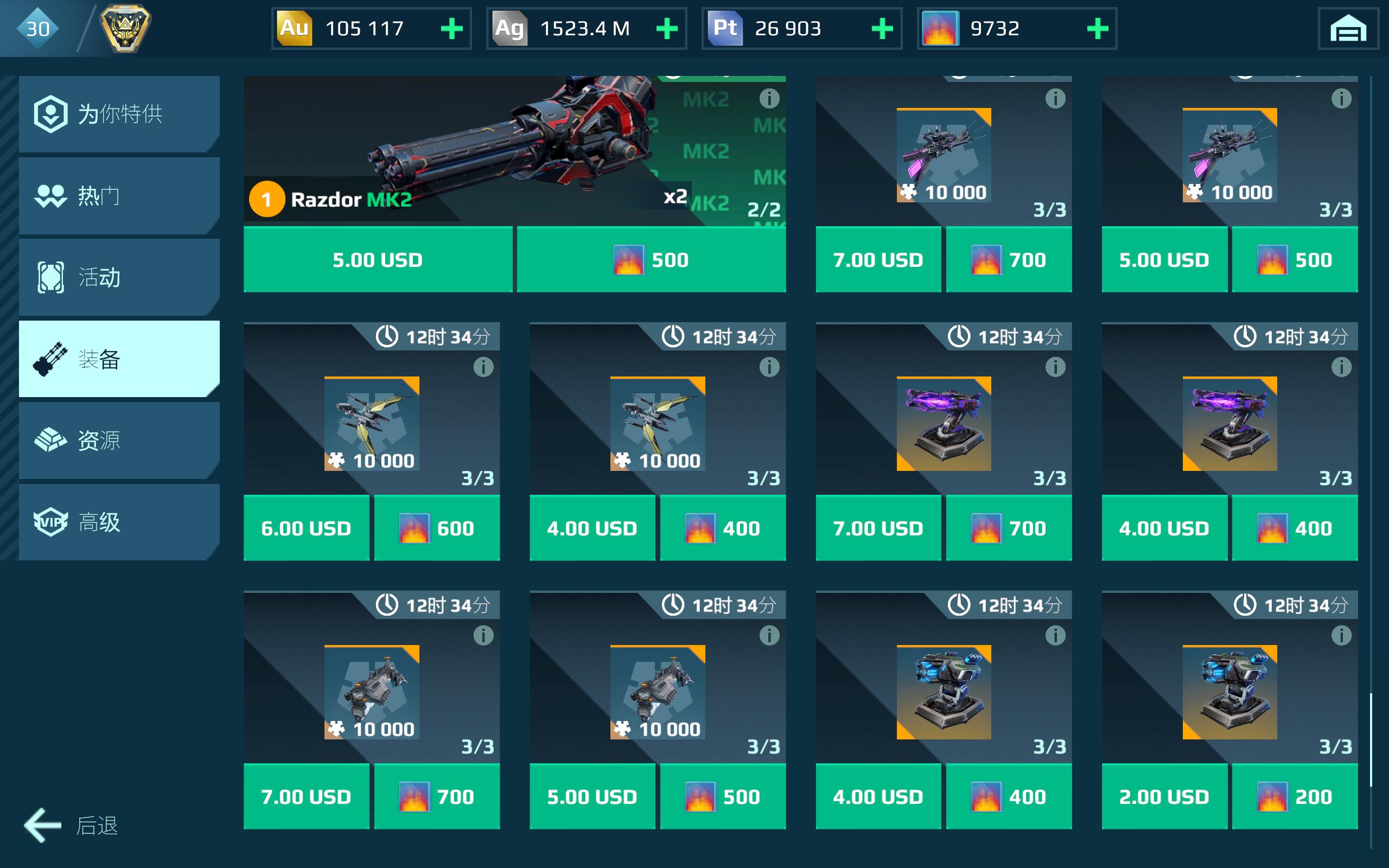Add more Au gold with the plus button

click(452, 29)
